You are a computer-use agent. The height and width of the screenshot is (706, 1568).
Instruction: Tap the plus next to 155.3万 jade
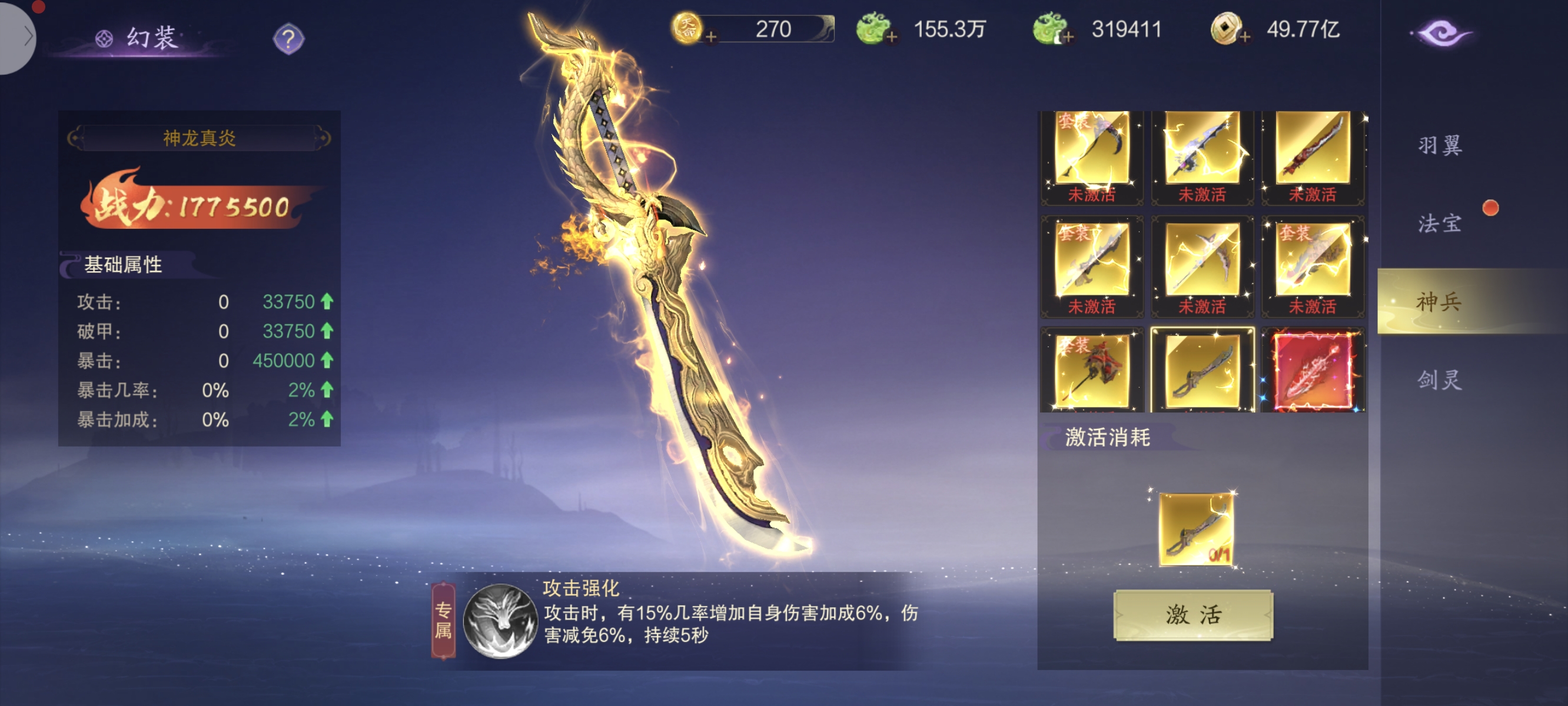pos(892,37)
